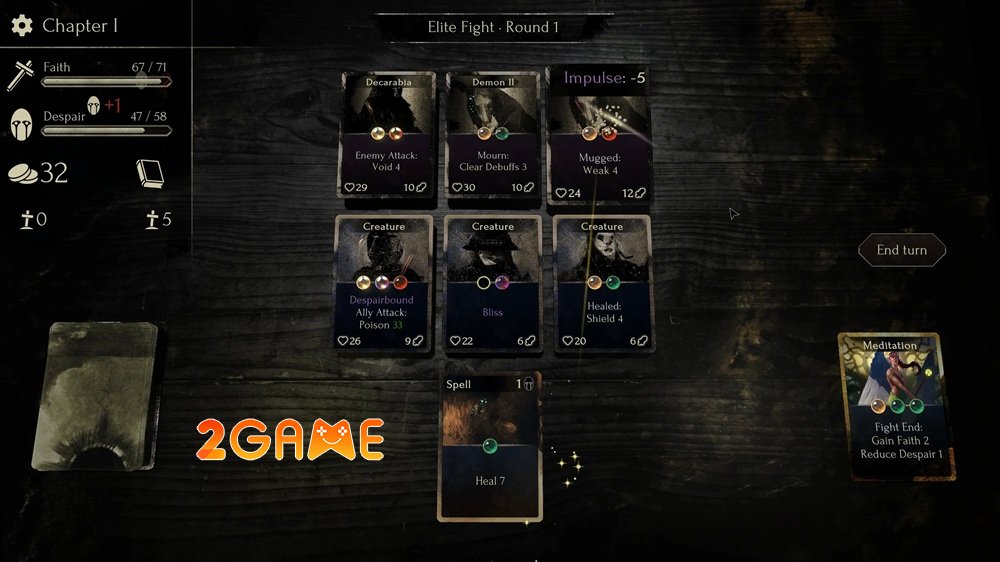Play the Heal 7 spell card
1000x562 pixels.
pos(489,446)
